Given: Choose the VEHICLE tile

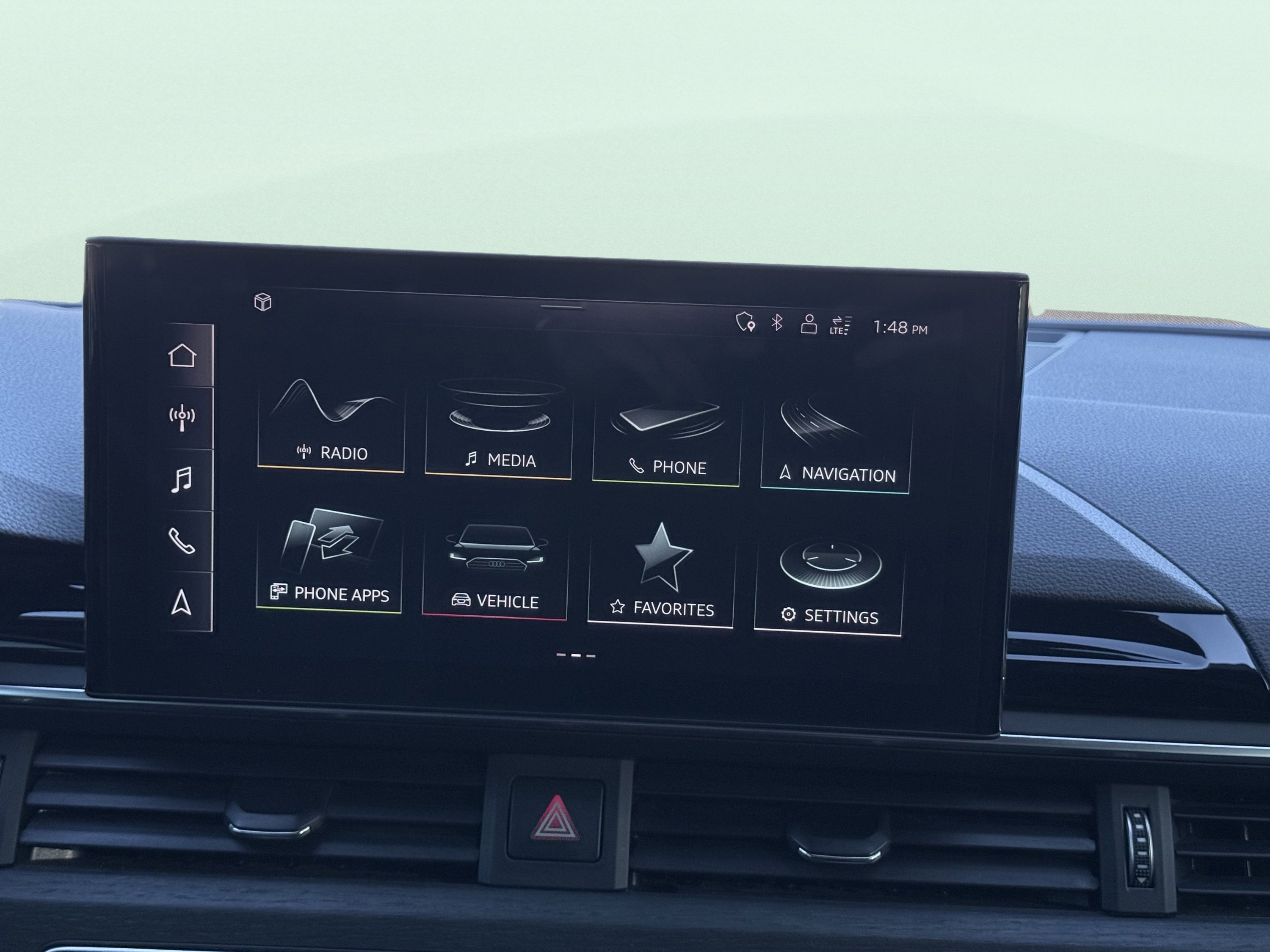Looking at the screenshot, I should [495, 571].
